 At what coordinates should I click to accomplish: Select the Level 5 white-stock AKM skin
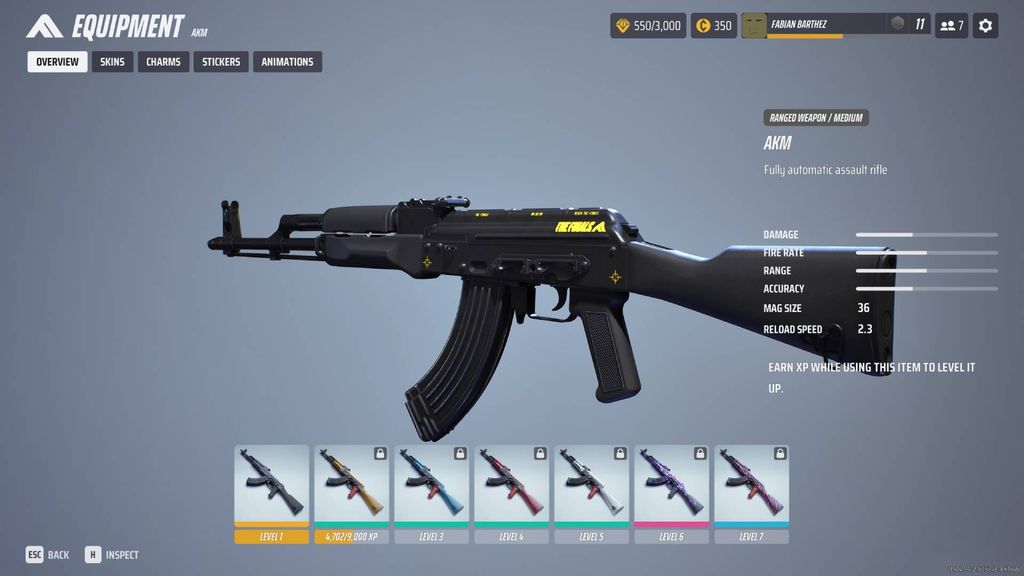pyautogui.click(x=592, y=485)
